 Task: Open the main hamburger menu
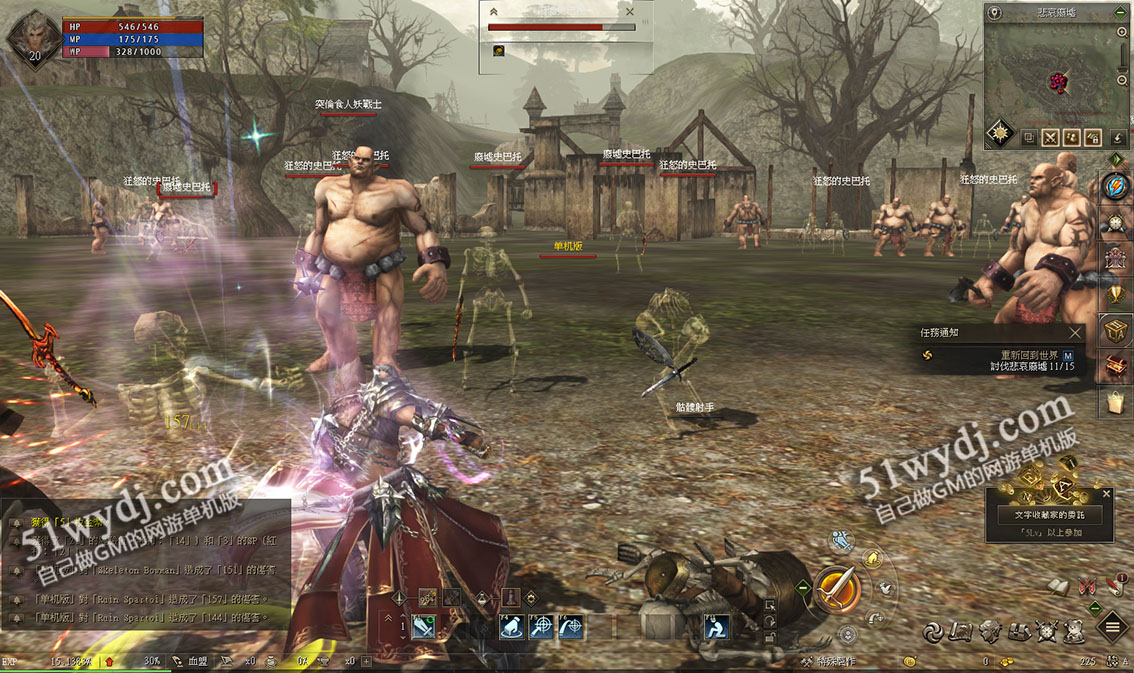pyautogui.click(x=1113, y=628)
